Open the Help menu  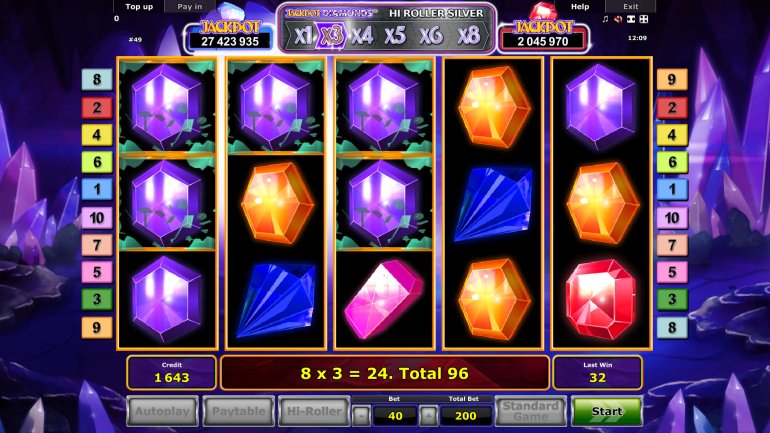pyautogui.click(x=580, y=6)
